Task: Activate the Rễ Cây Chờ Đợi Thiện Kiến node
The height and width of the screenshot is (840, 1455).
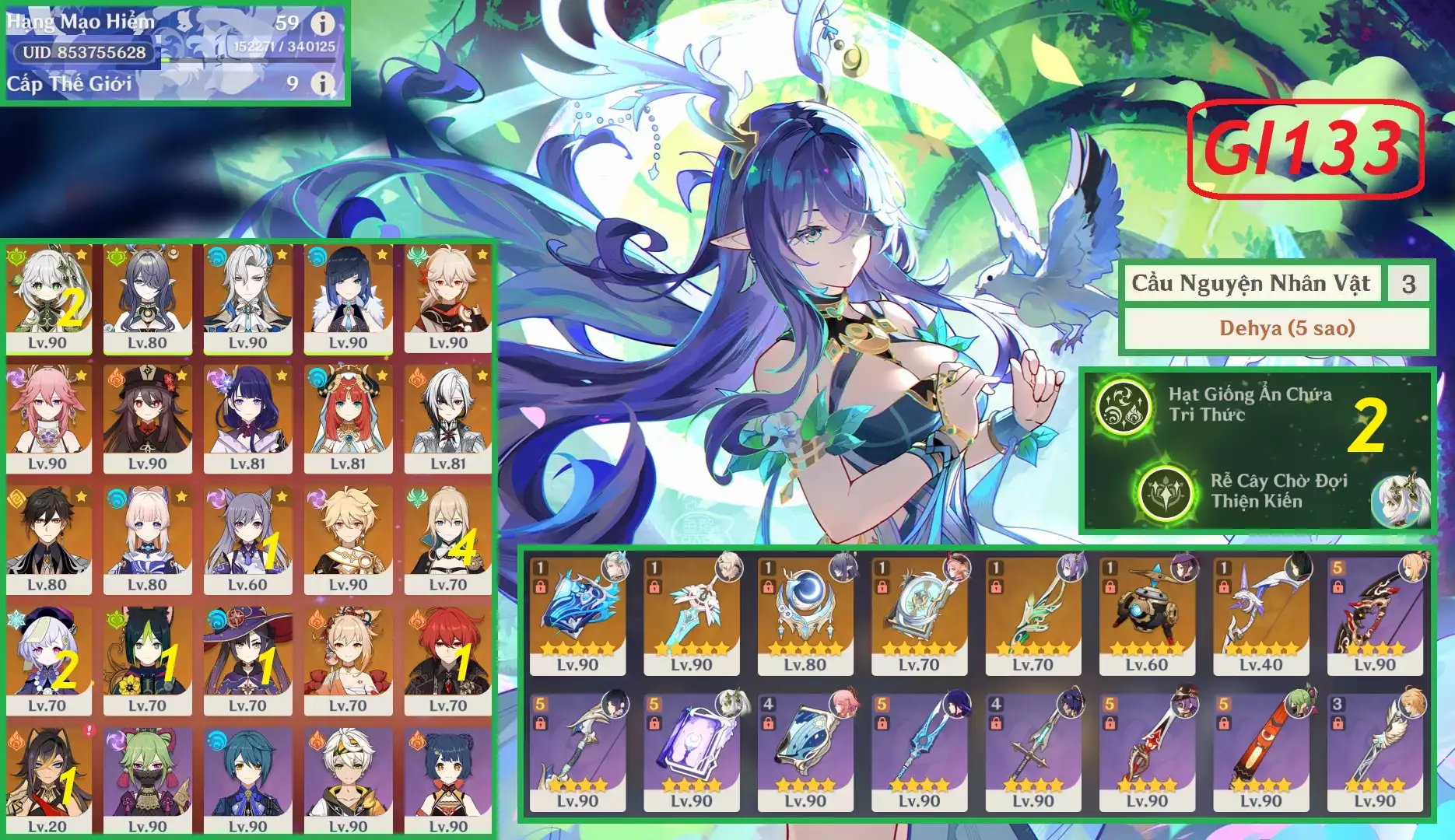Action: [1165, 492]
